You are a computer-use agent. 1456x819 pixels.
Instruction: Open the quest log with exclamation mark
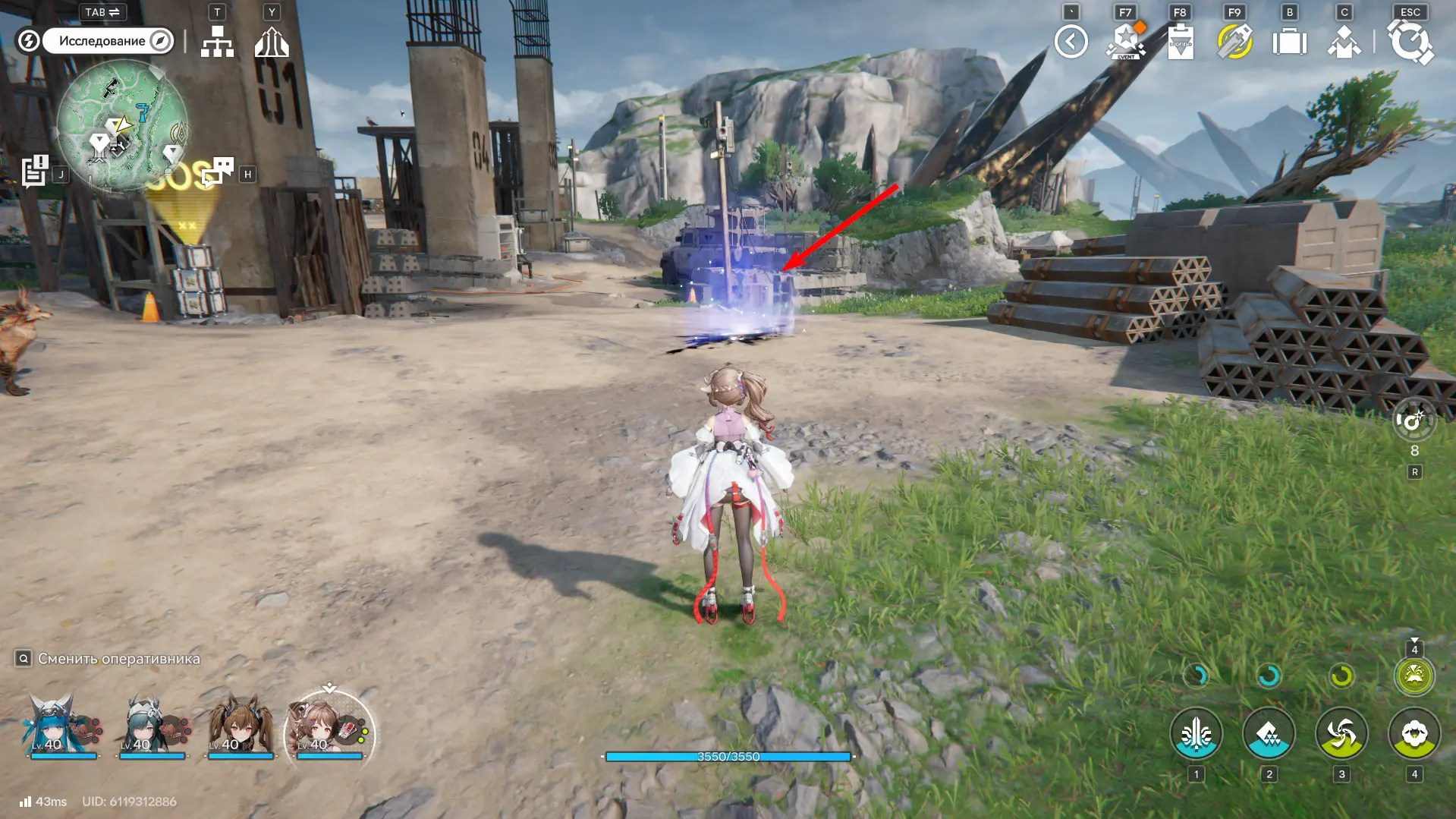pyautogui.click(x=34, y=172)
